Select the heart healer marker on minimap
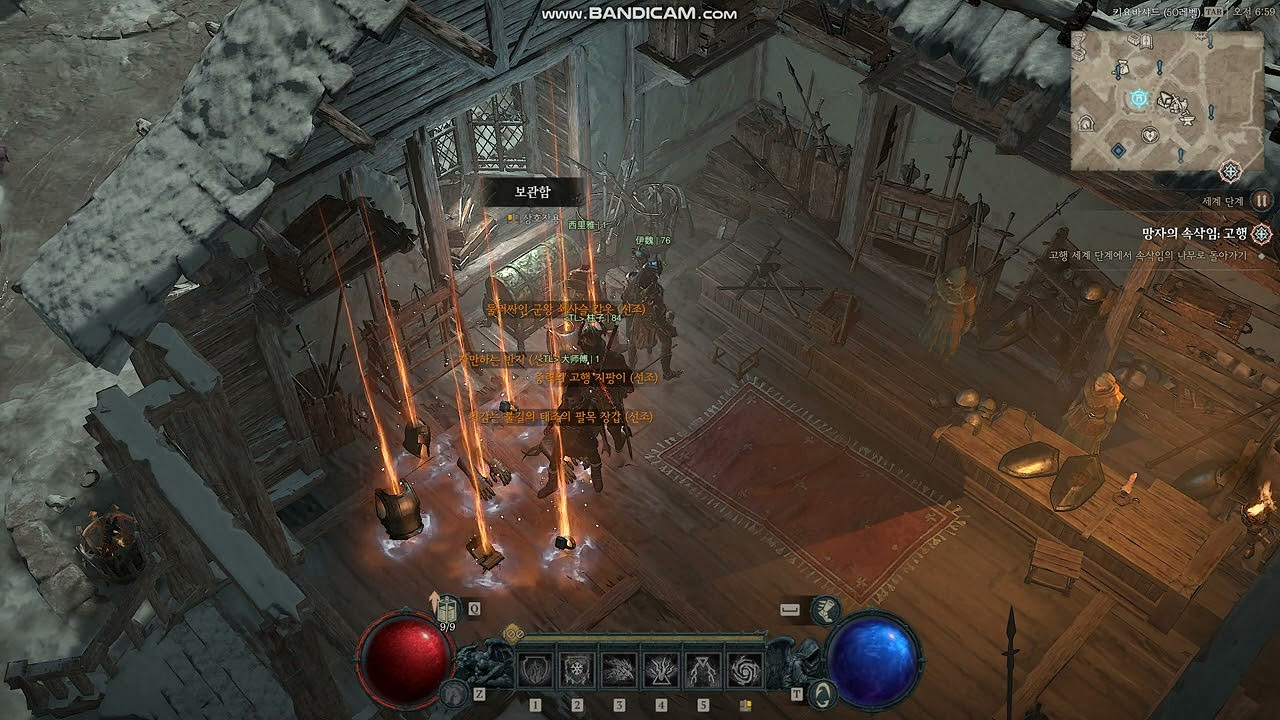The width and height of the screenshot is (1280, 720). (x=1152, y=134)
